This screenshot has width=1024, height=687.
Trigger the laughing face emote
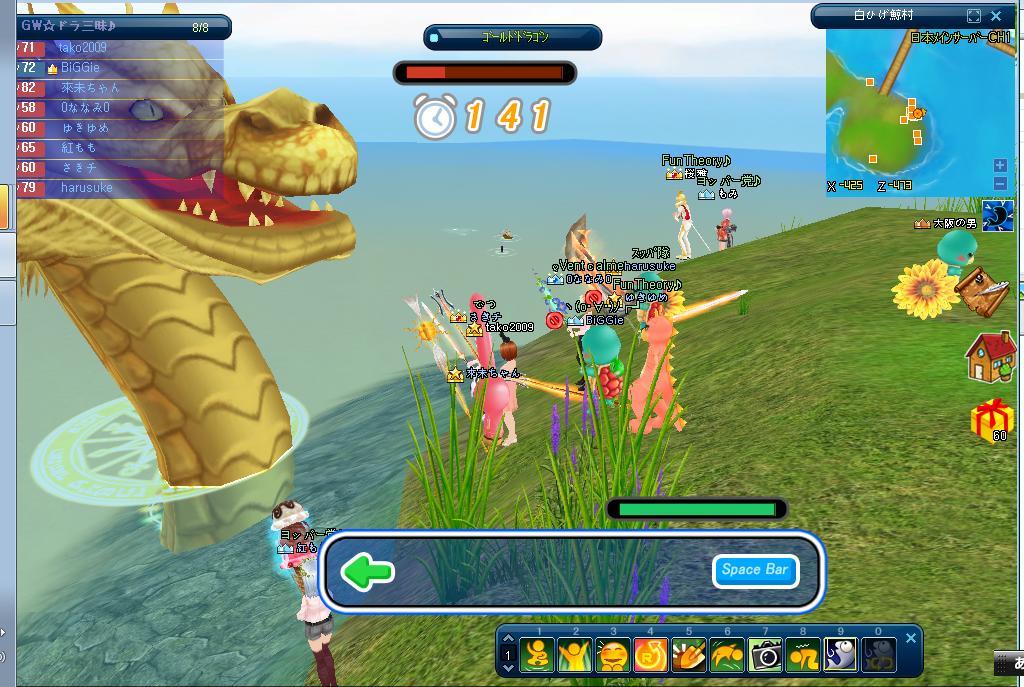pos(614,656)
